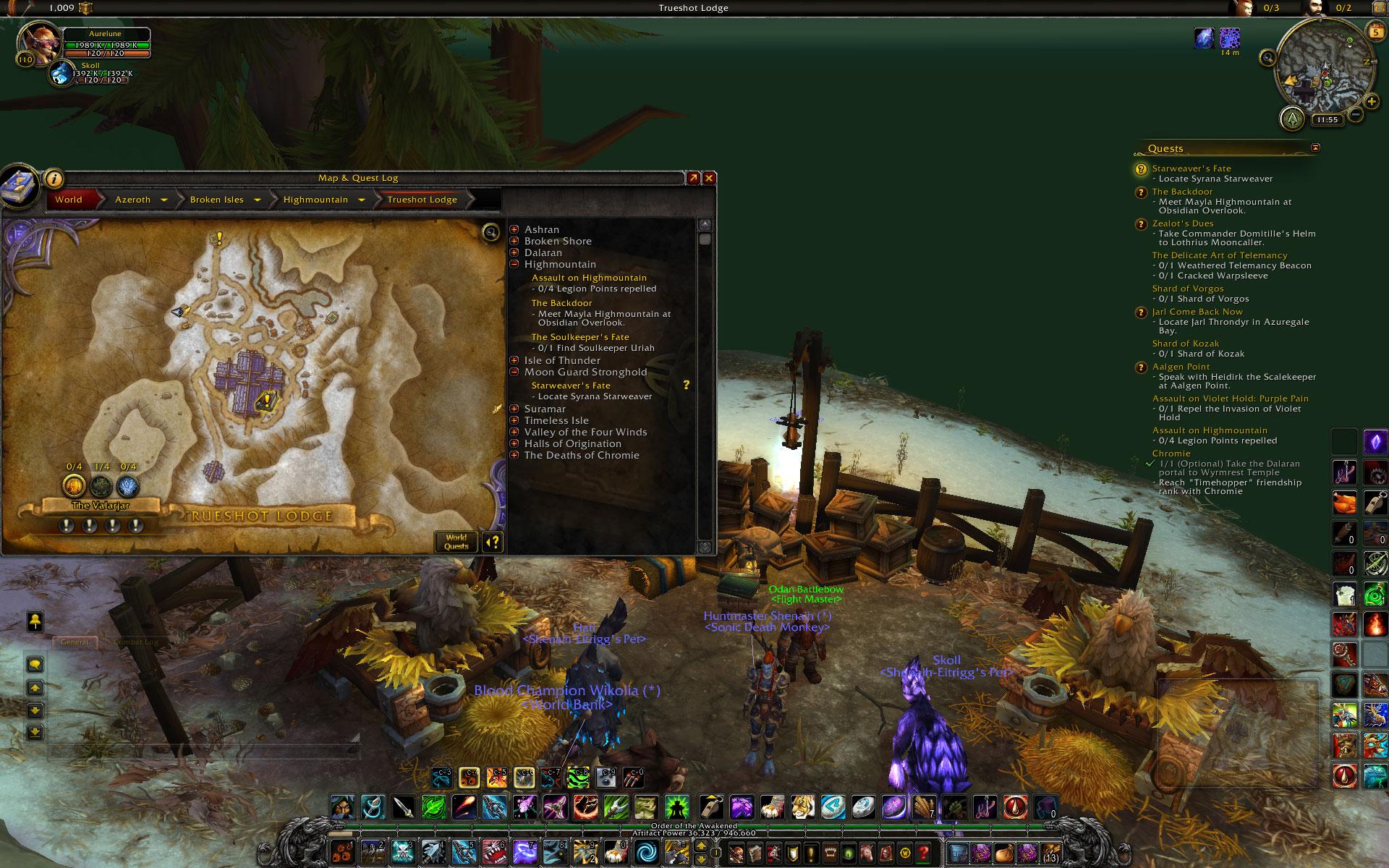Zoom in on the minimap
This screenshot has height=868, width=1389.
[1372, 102]
